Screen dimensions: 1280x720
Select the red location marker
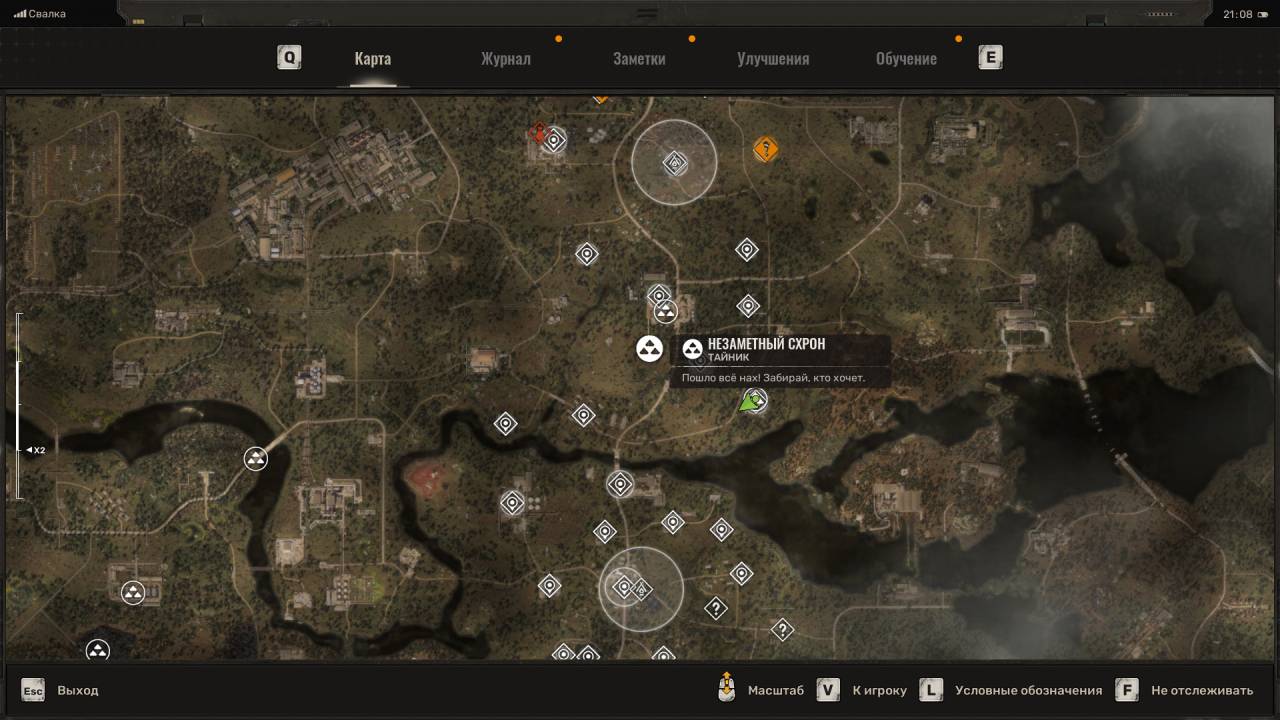pyautogui.click(x=540, y=133)
